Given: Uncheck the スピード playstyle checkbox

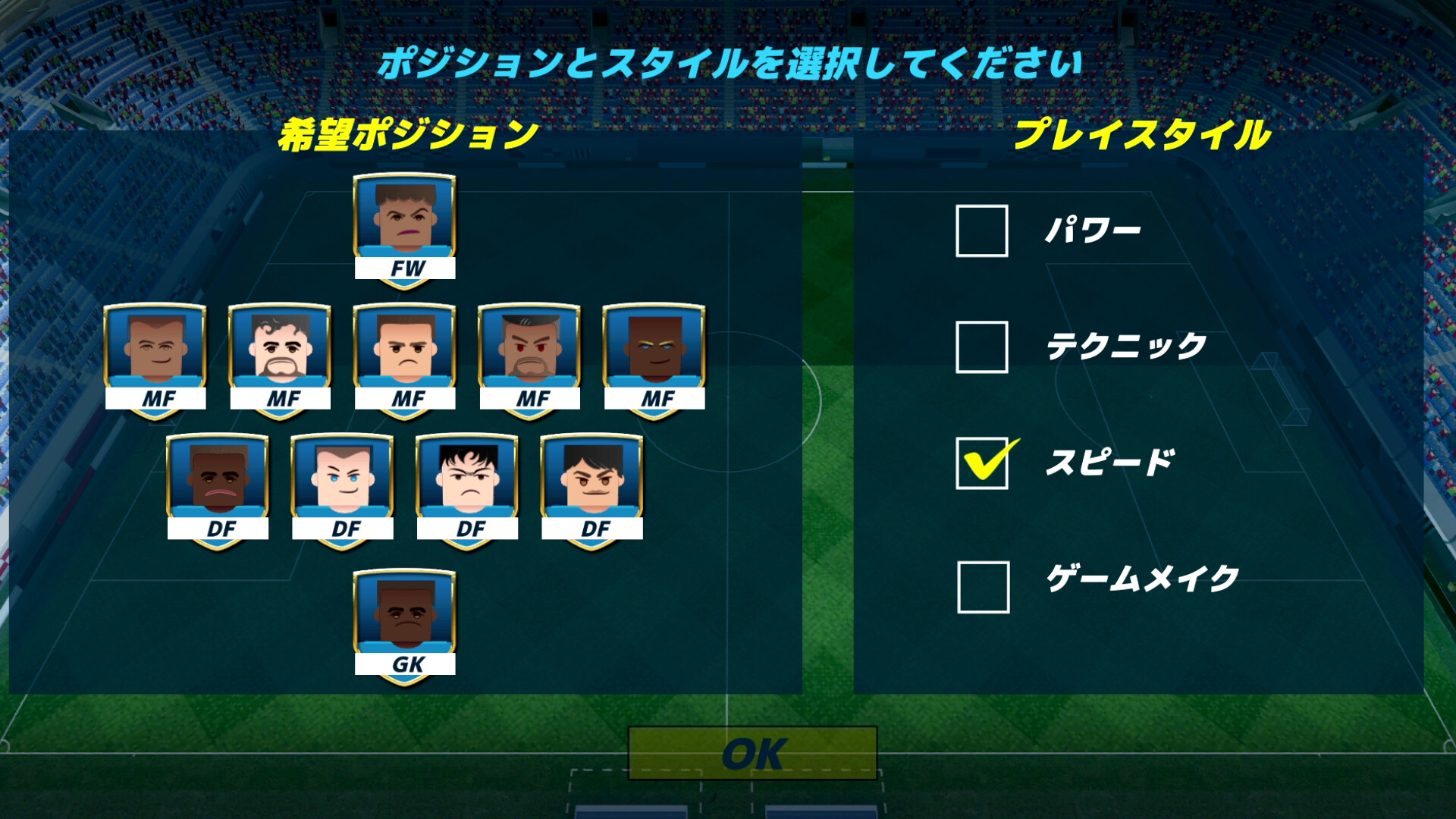Looking at the screenshot, I should 981,462.
